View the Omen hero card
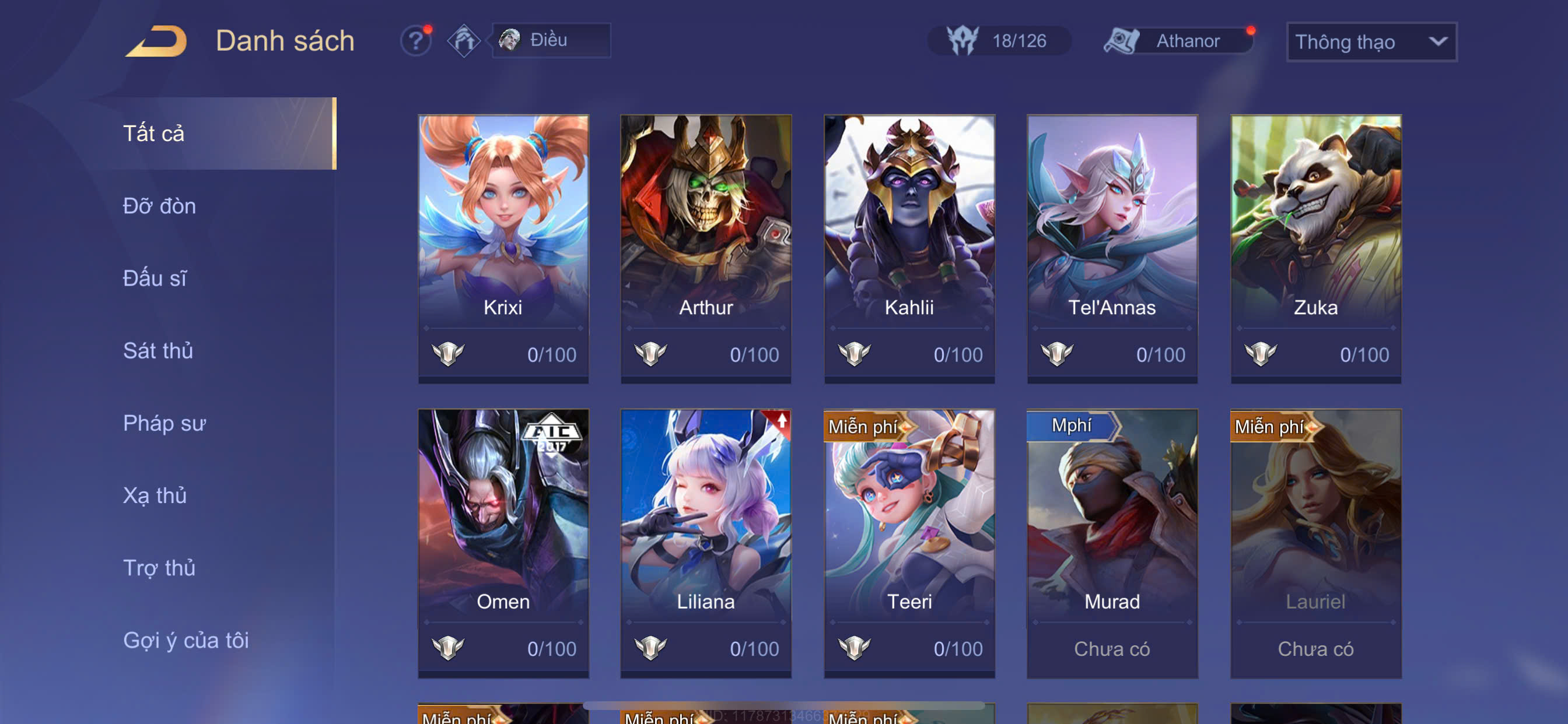The image size is (1568, 724). [503, 543]
